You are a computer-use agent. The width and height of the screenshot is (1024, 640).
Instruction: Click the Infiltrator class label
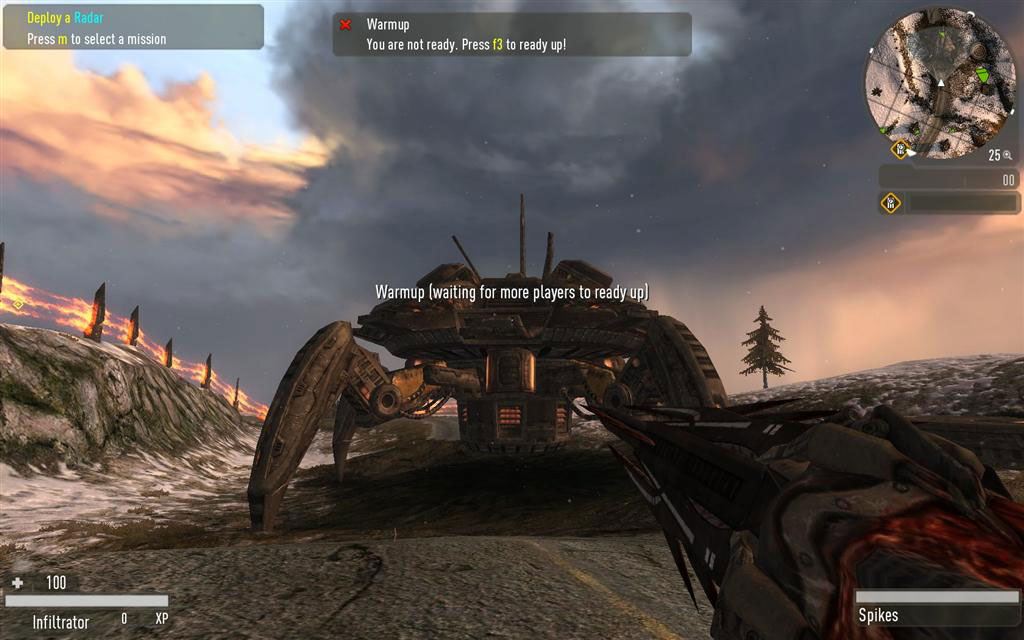tap(61, 621)
